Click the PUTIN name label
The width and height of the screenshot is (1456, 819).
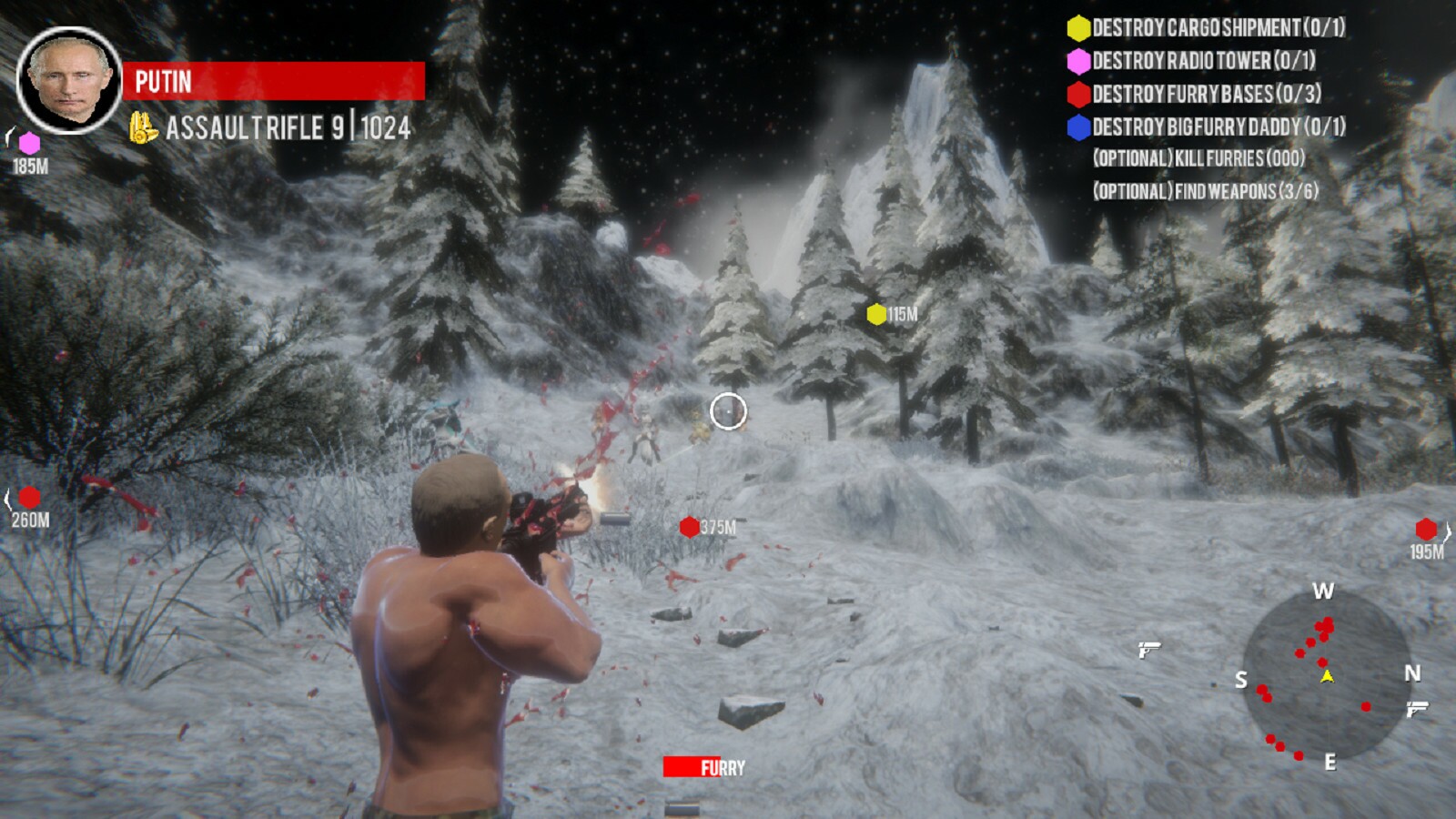pos(162,82)
